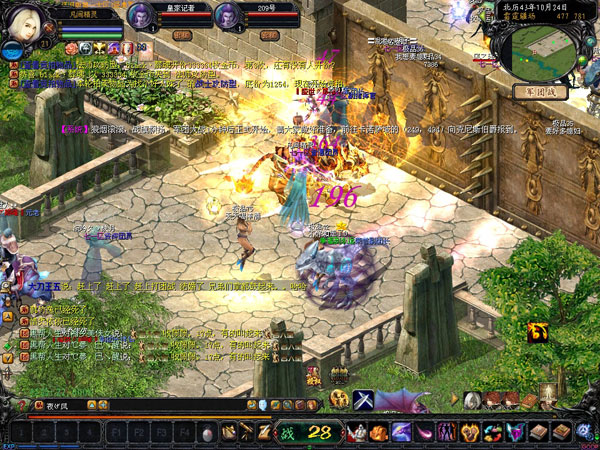Open the blue gear settings icon
The width and height of the screenshot is (600, 450).
pos(584,431)
